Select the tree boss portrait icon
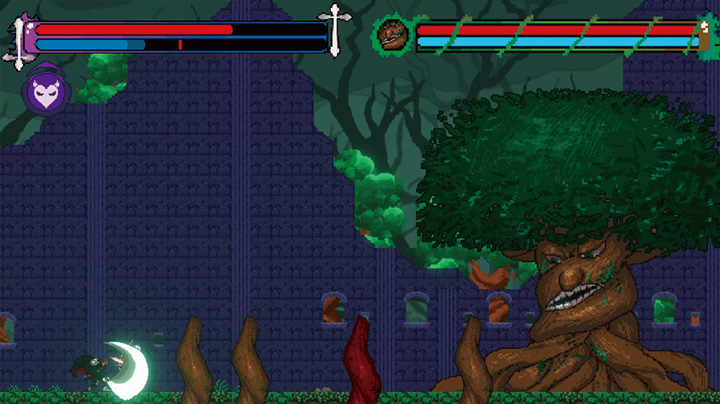Image resolution: width=720 pixels, height=404 pixels. tap(391, 35)
